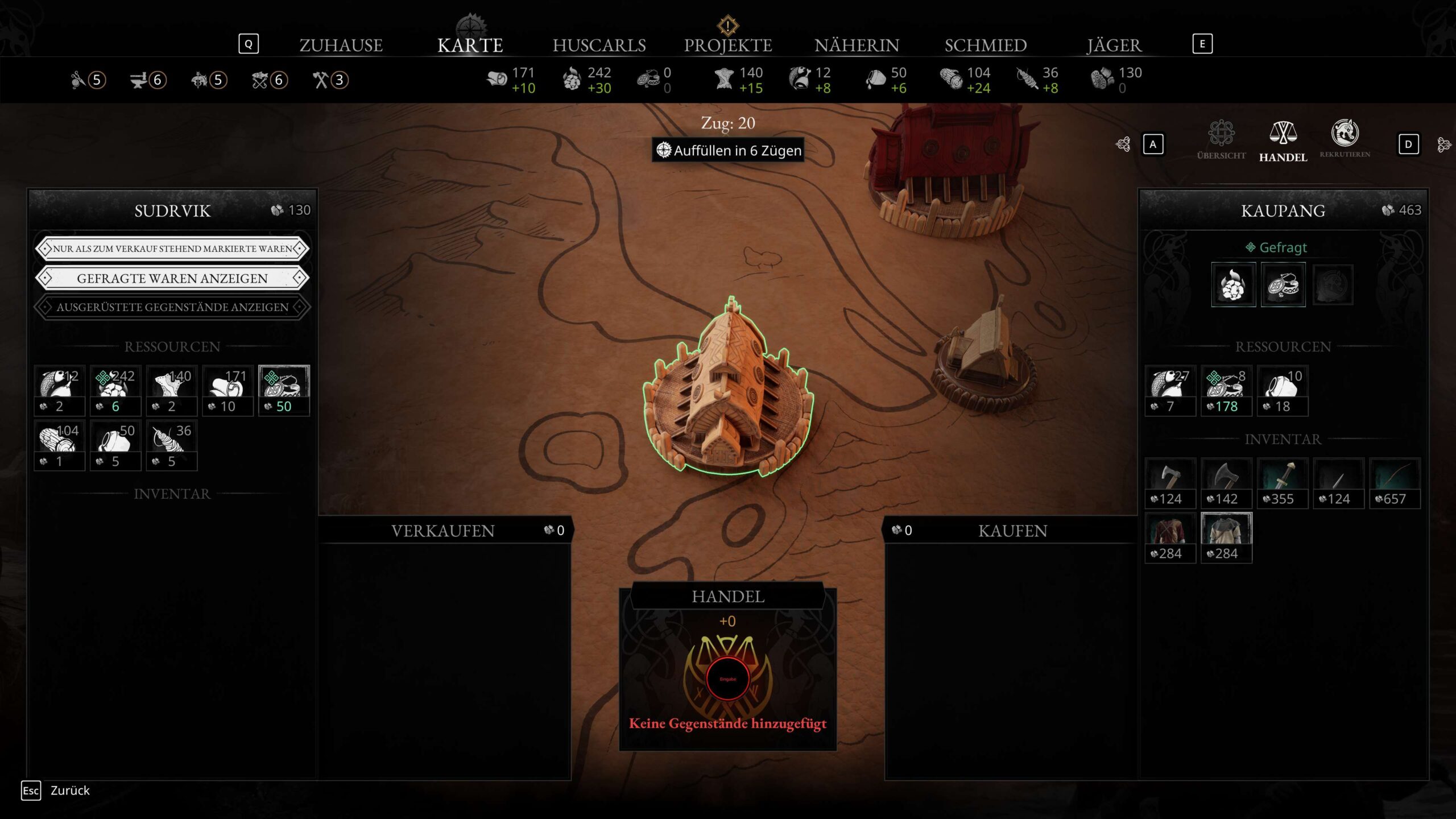Pick Sudrvik's resource stack of 242
The height and width of the screenshot is (819, 1456).
pos(115,390)
